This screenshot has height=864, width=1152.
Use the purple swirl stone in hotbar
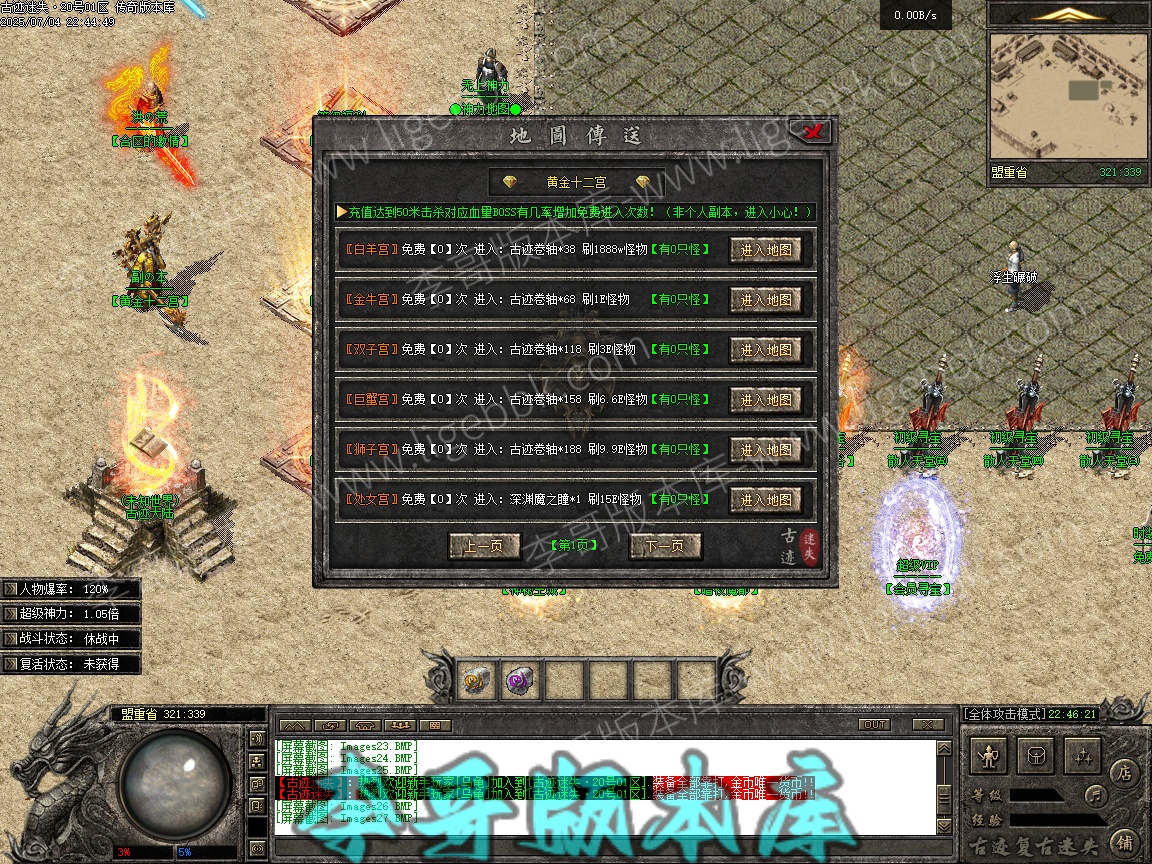[x=519, y=682]
